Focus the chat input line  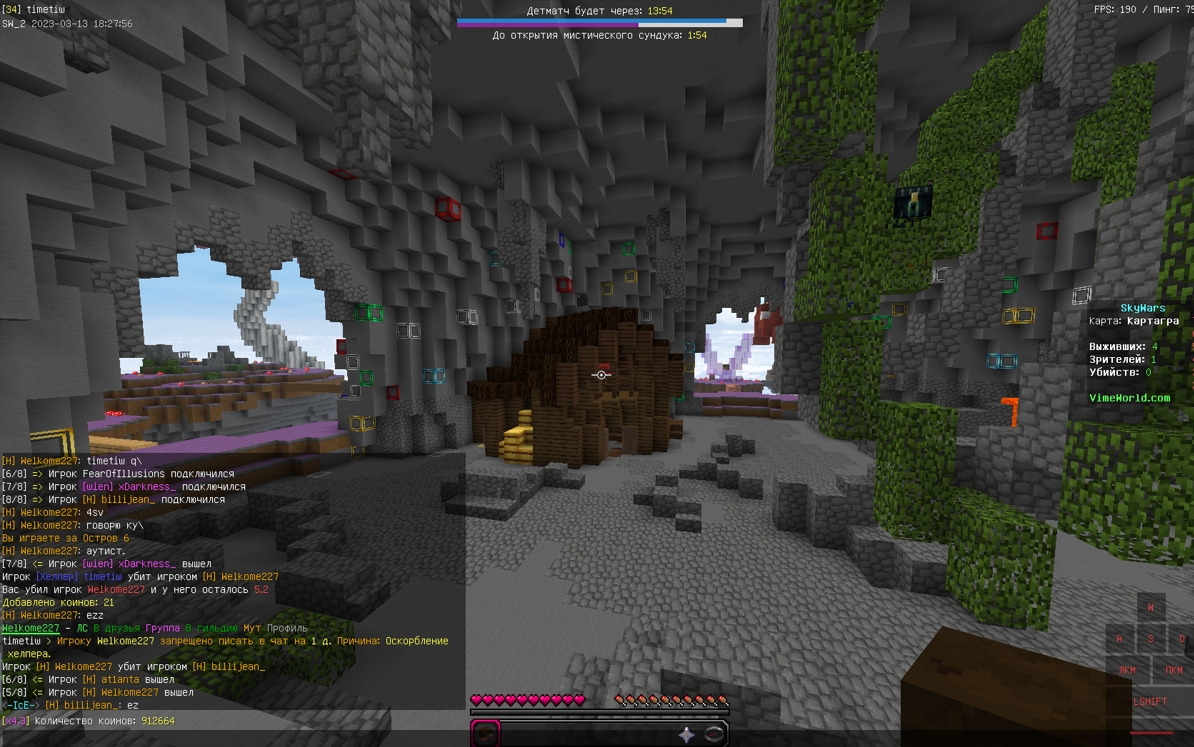[230, 721]
